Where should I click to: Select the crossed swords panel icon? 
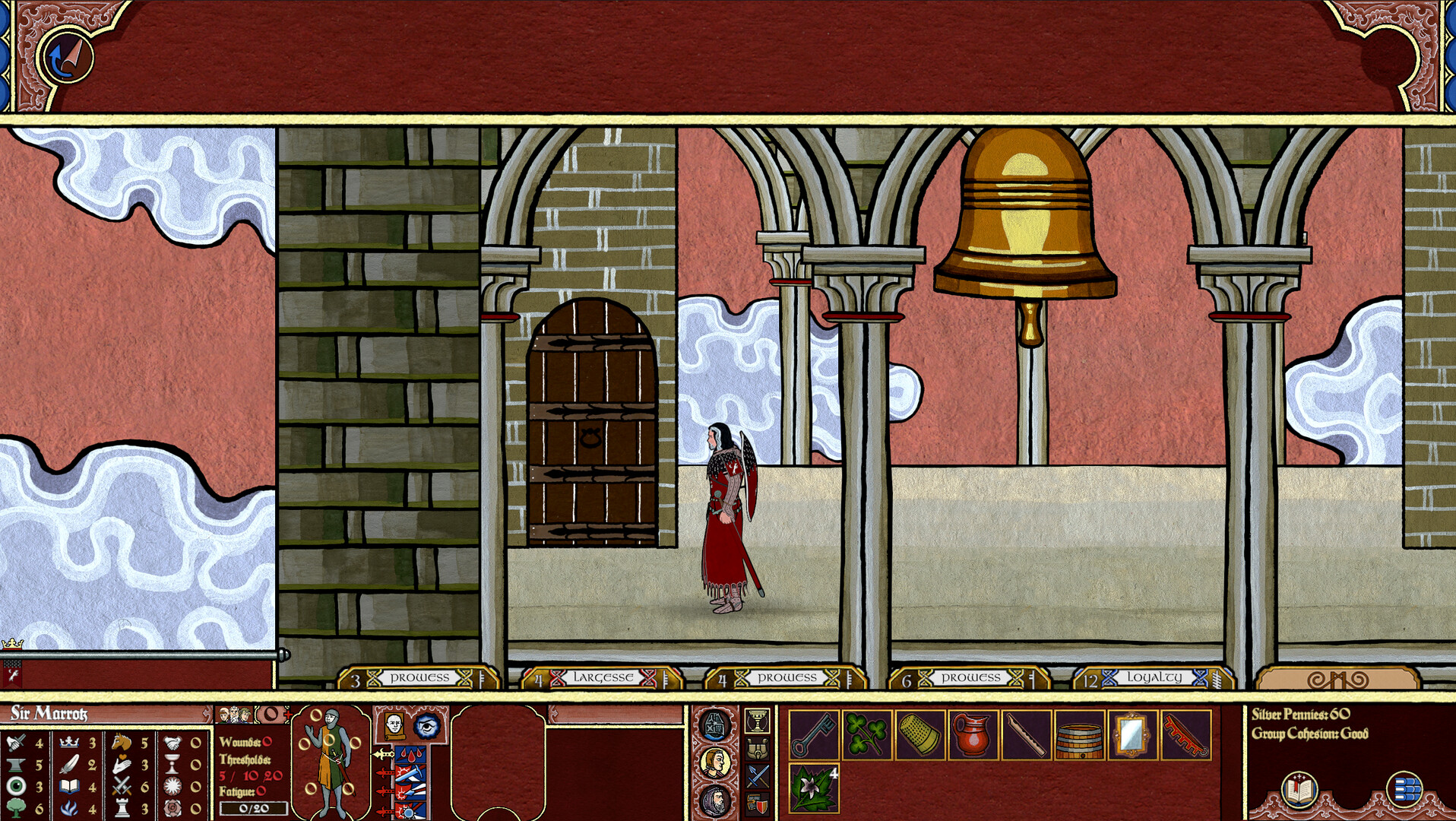click(756, 775)
